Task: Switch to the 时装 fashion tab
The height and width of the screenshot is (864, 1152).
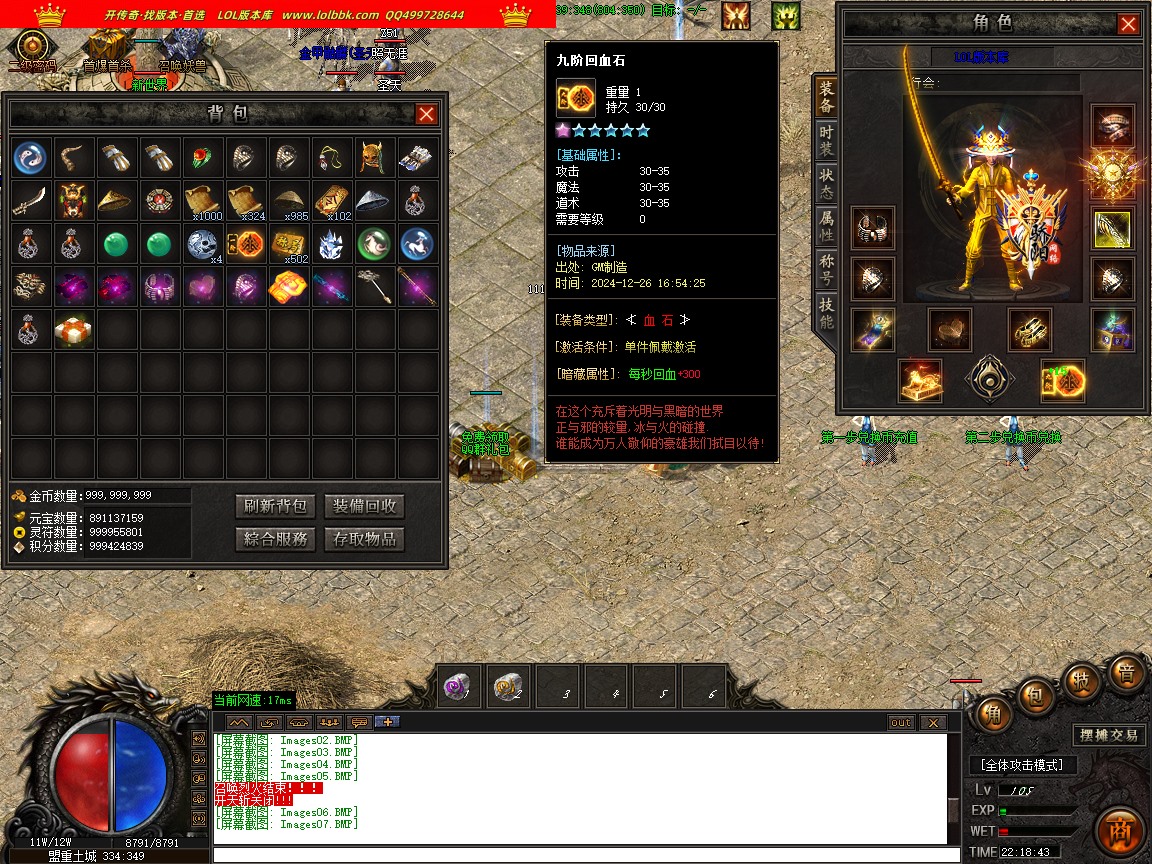Action: click(x=826, y=140)
